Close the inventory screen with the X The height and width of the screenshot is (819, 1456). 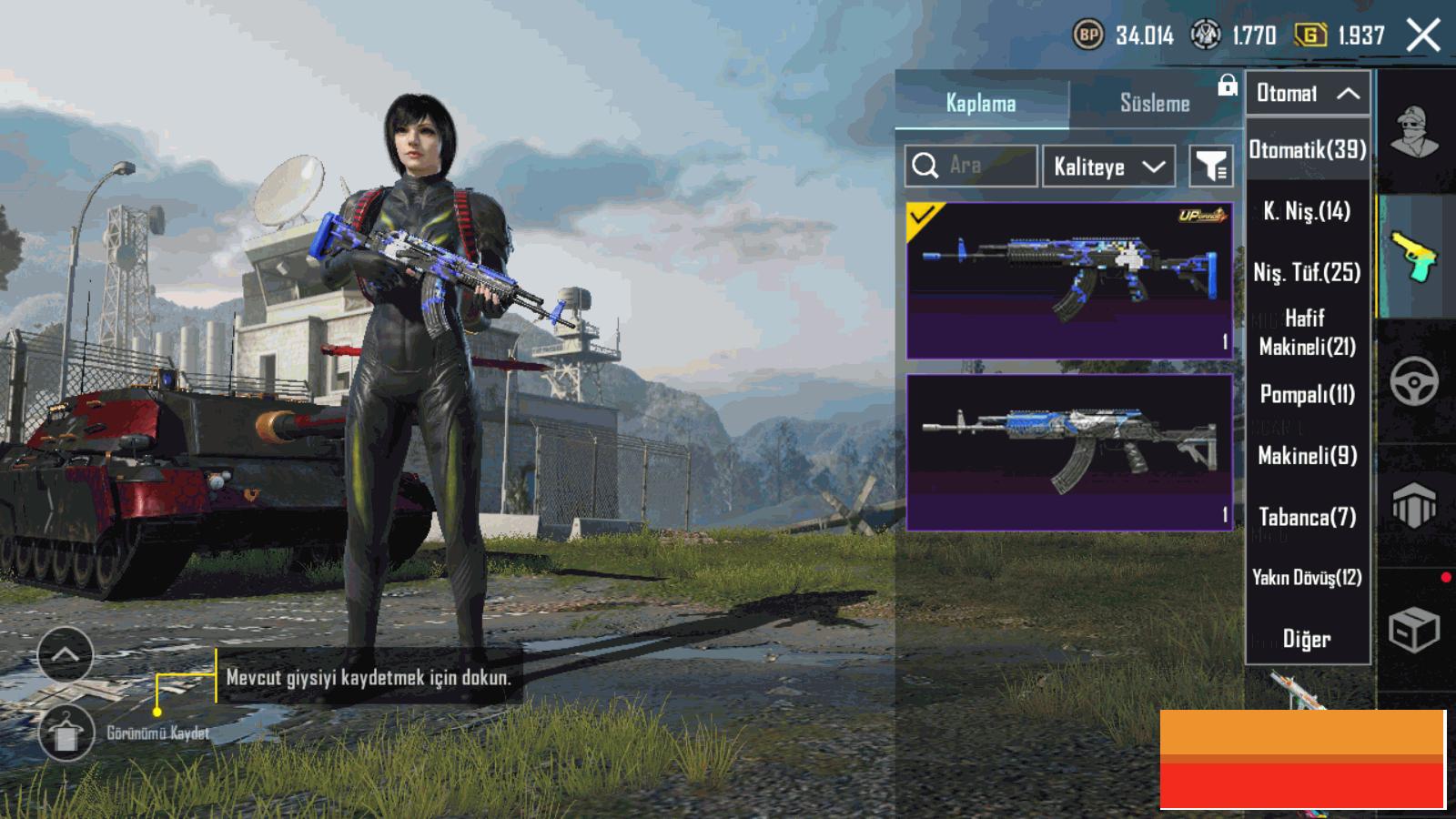coord(1422,36)
